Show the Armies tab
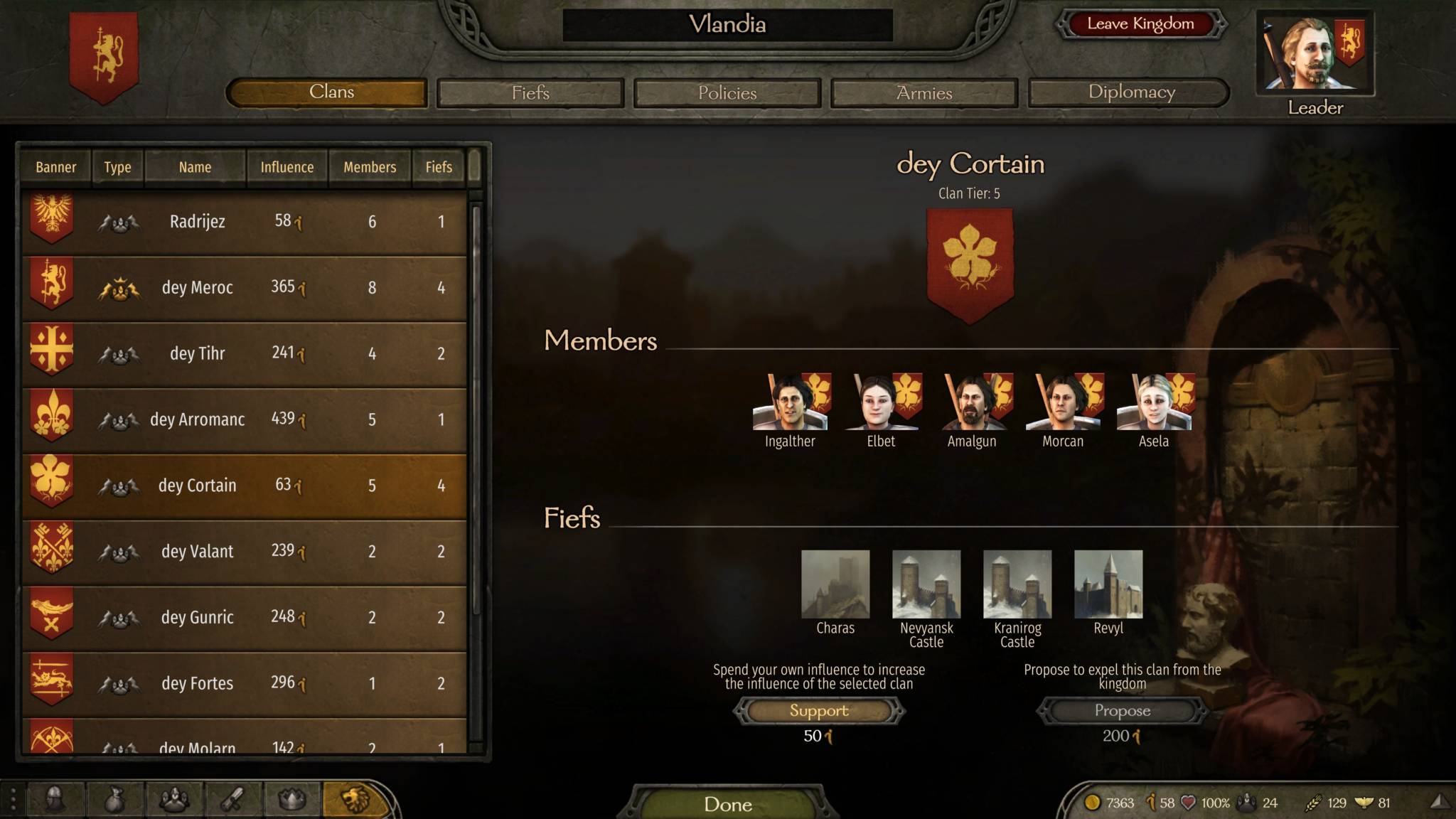This screenshot has height=819, width=1456. click(x=924, y=93)
